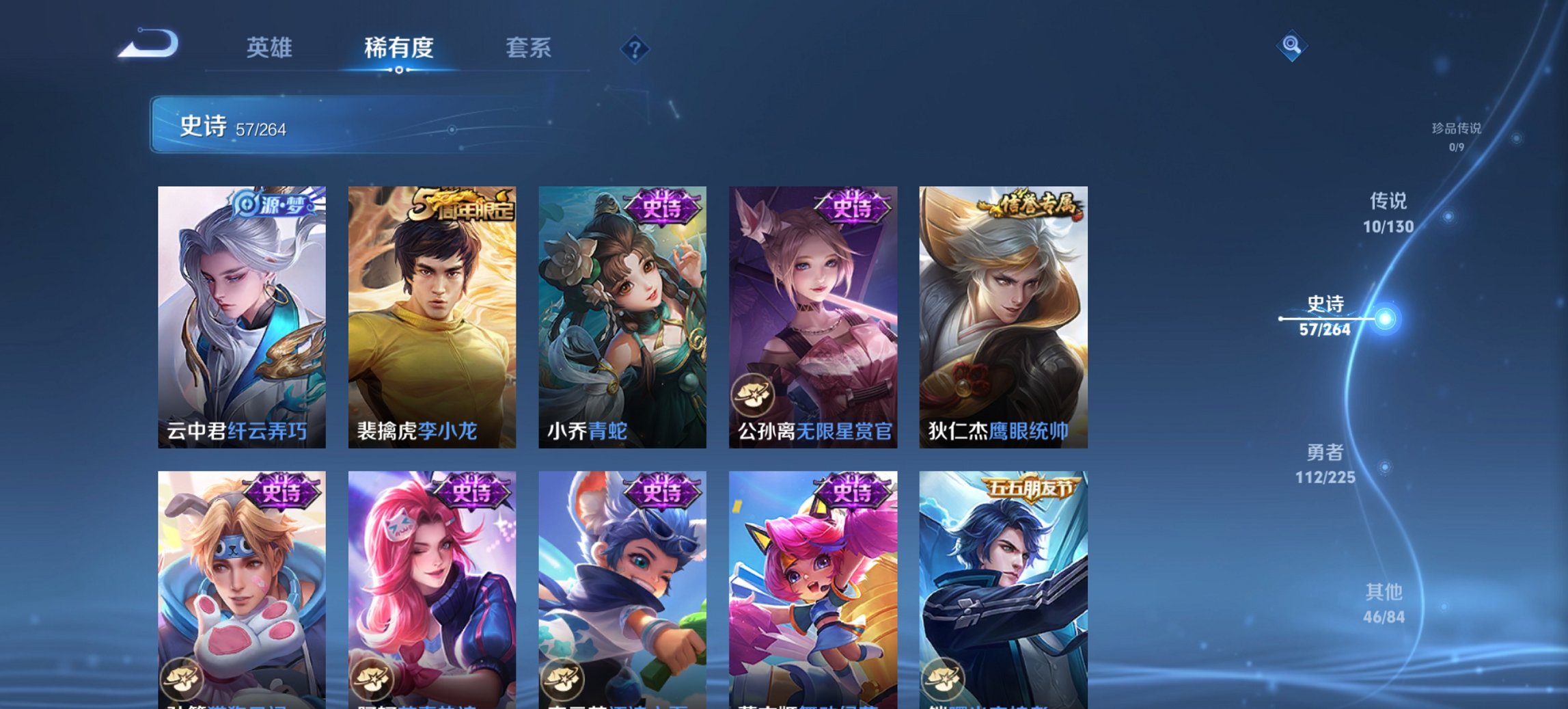1568x709 pixels.
Task: Click the lotus badge on 公孙离 skin card
Action: click(753, 394)
